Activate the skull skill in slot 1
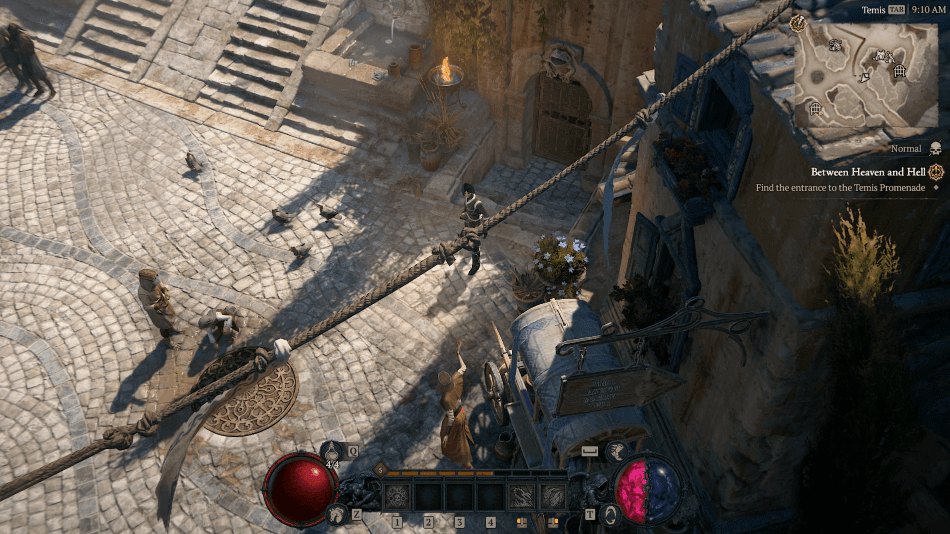950x534 pixels. tap(397, 495)
